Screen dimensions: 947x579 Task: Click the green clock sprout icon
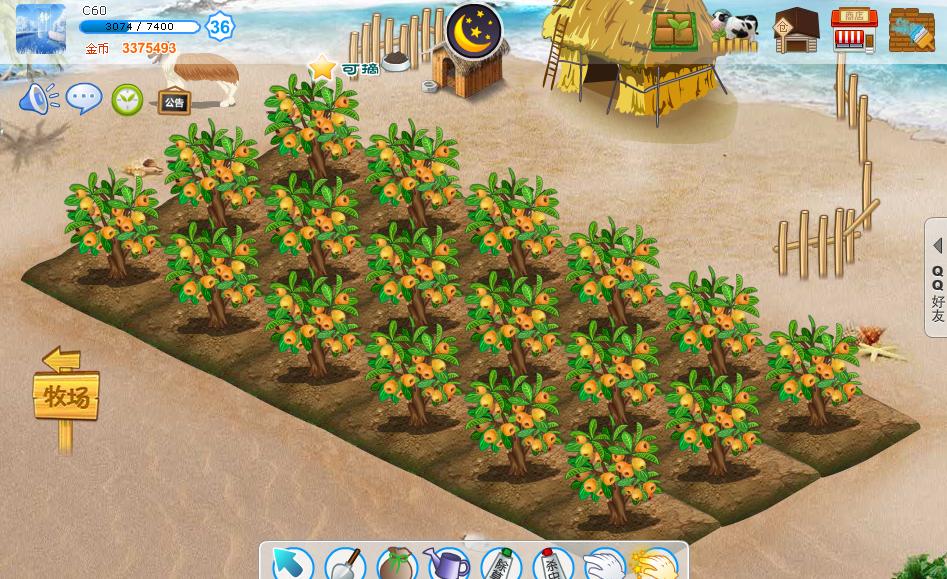(127, 99)
